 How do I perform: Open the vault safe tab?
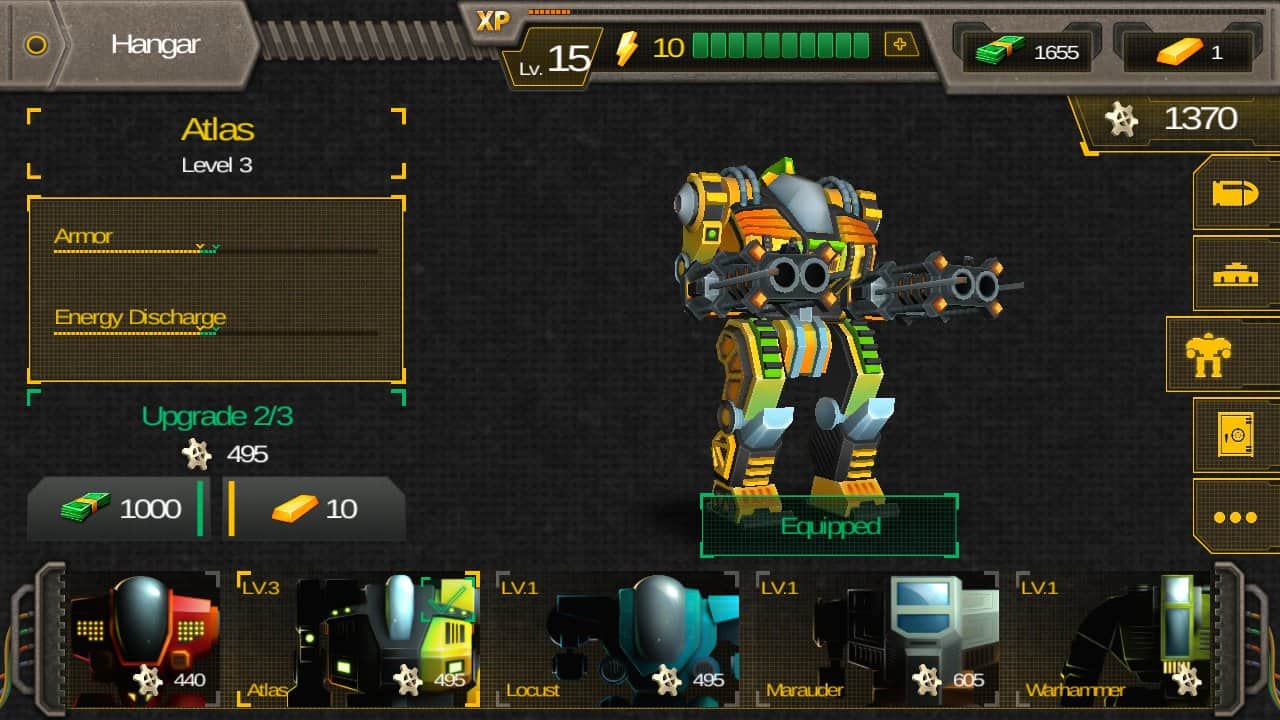[x=1235, y=436]
